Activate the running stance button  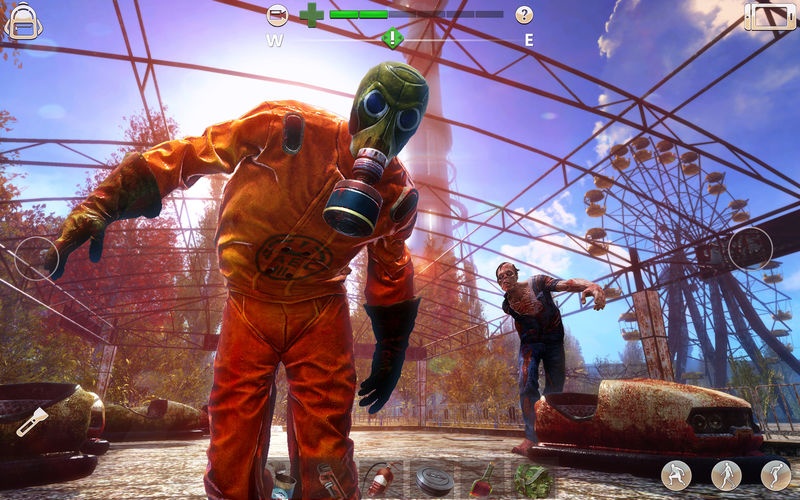[775, 474]
